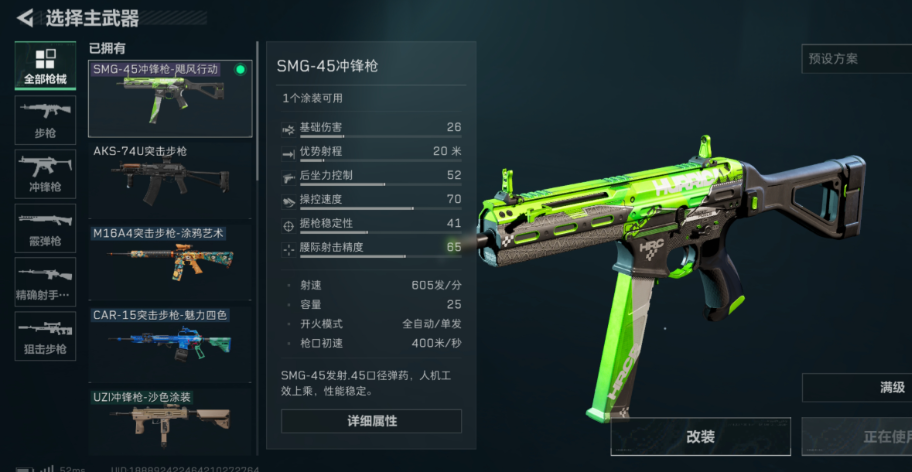Open the 预设方案 preset field
The height and width of the screenshot is (472, 912).
856,59
